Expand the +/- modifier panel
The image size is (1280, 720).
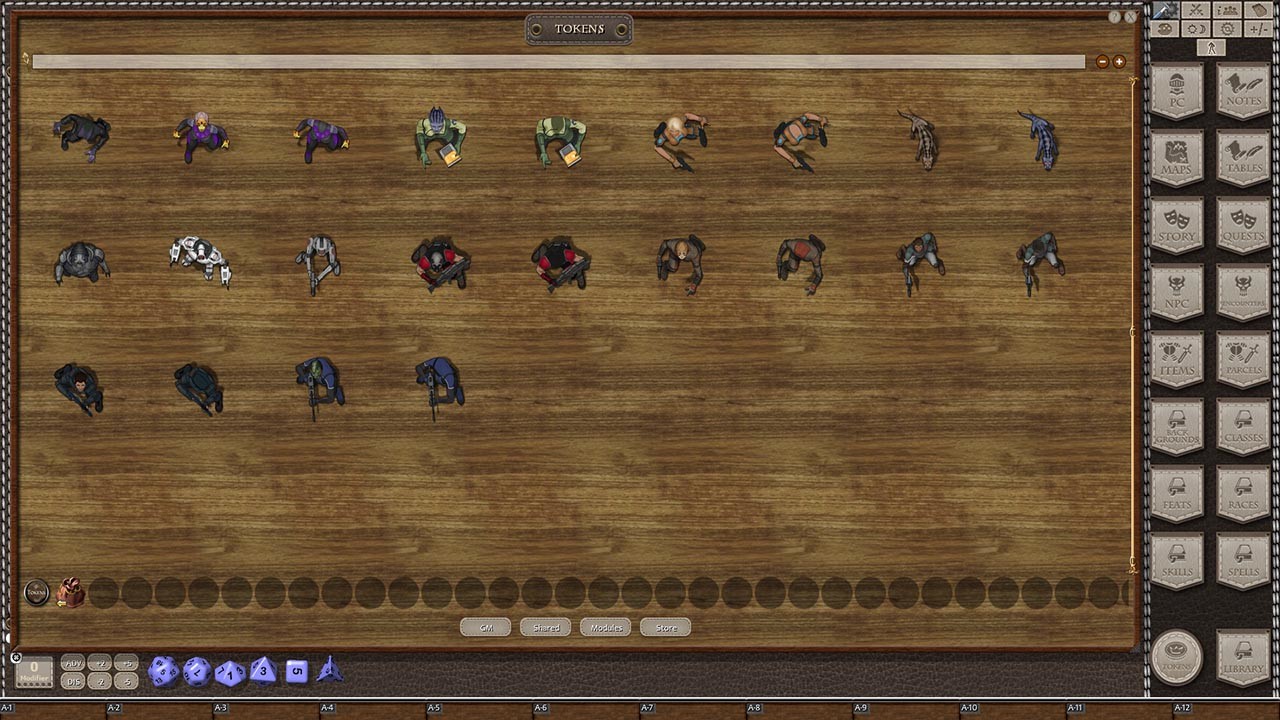click(x=1259, y=29)
